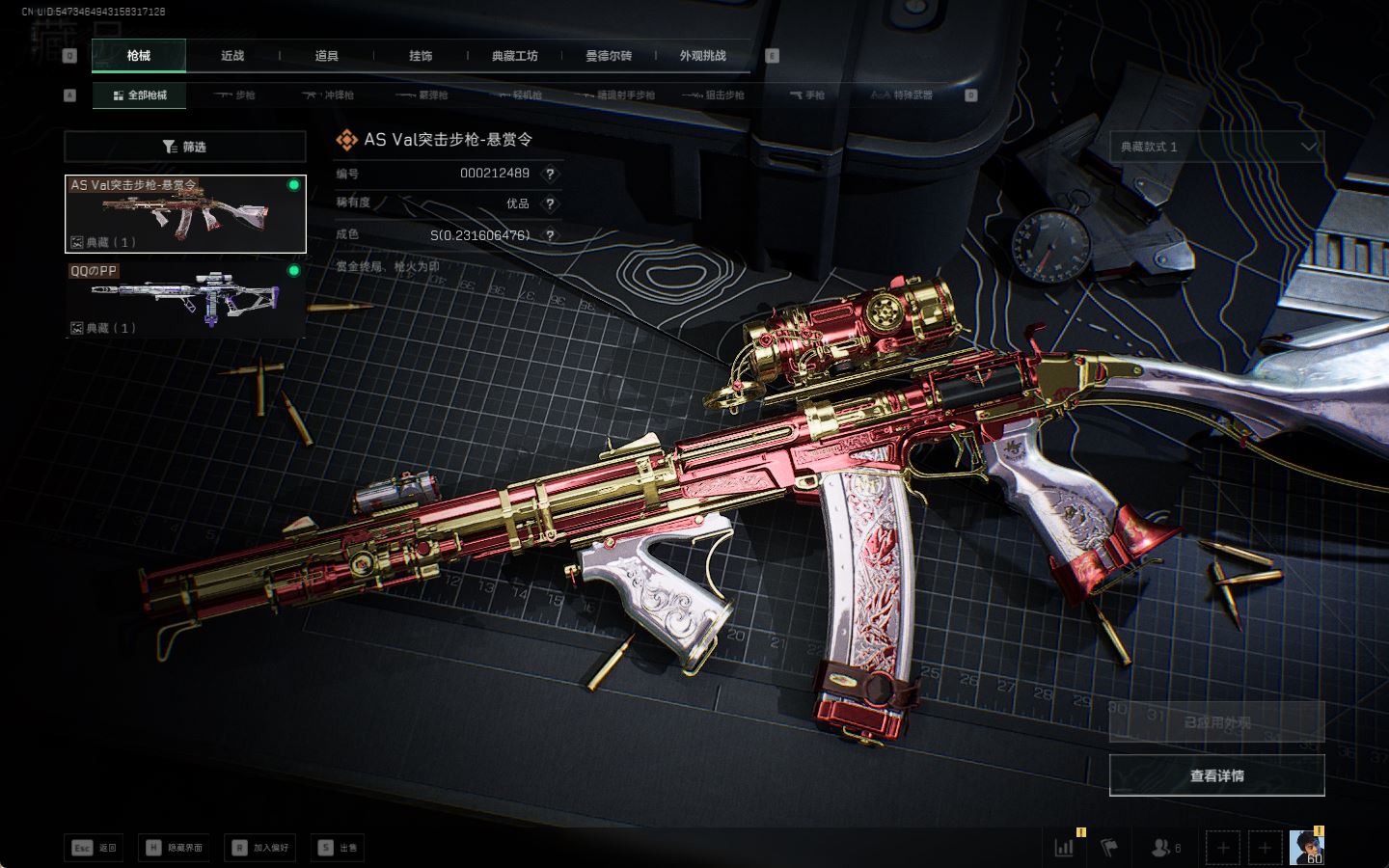Filter weapons by 步枪 rifles

click(x=235, y=95)
